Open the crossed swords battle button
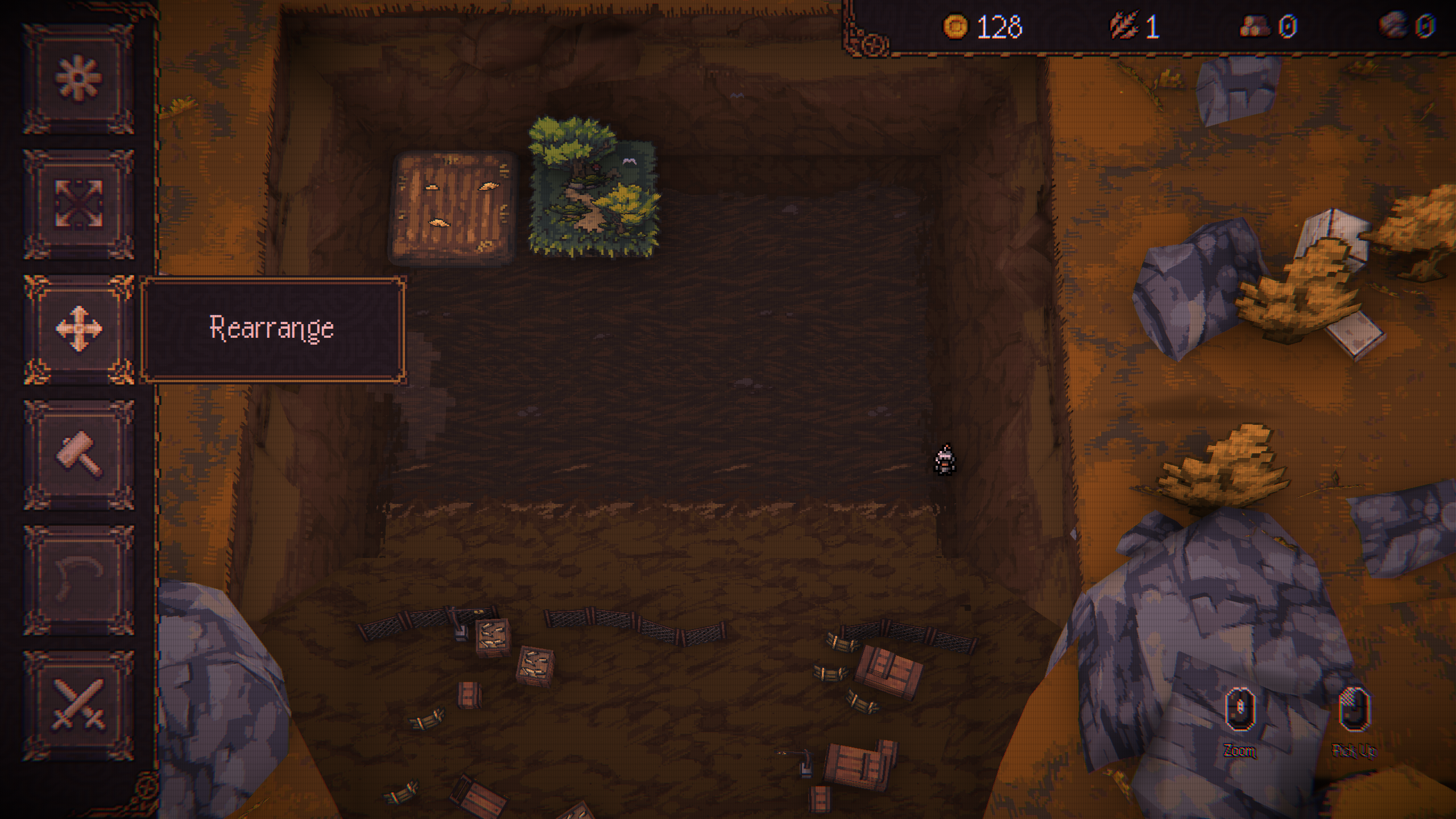Screen dimensions: 1456x819 (78, 705)
